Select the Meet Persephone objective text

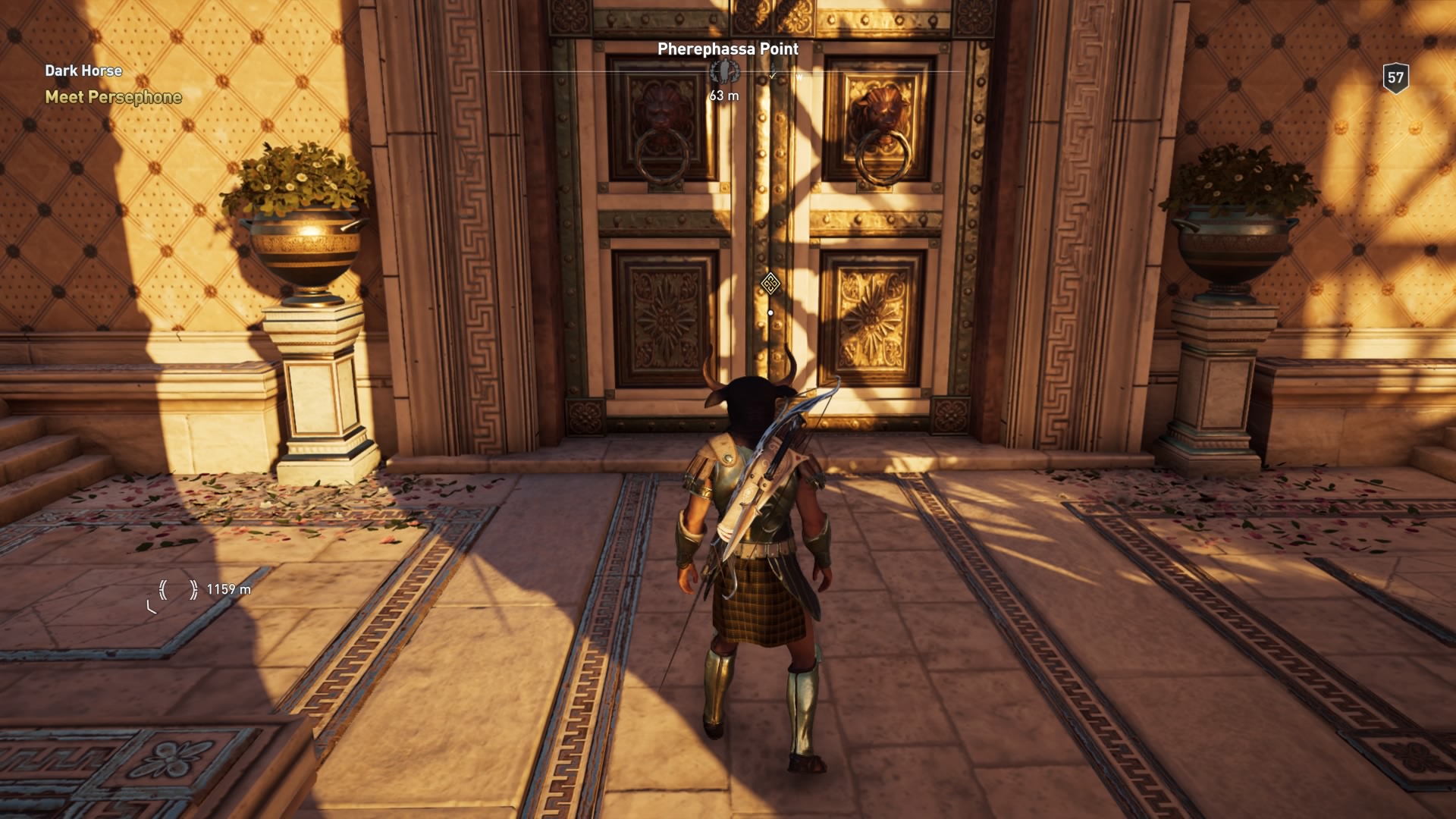pyautogui.click(x=112, y=96)
